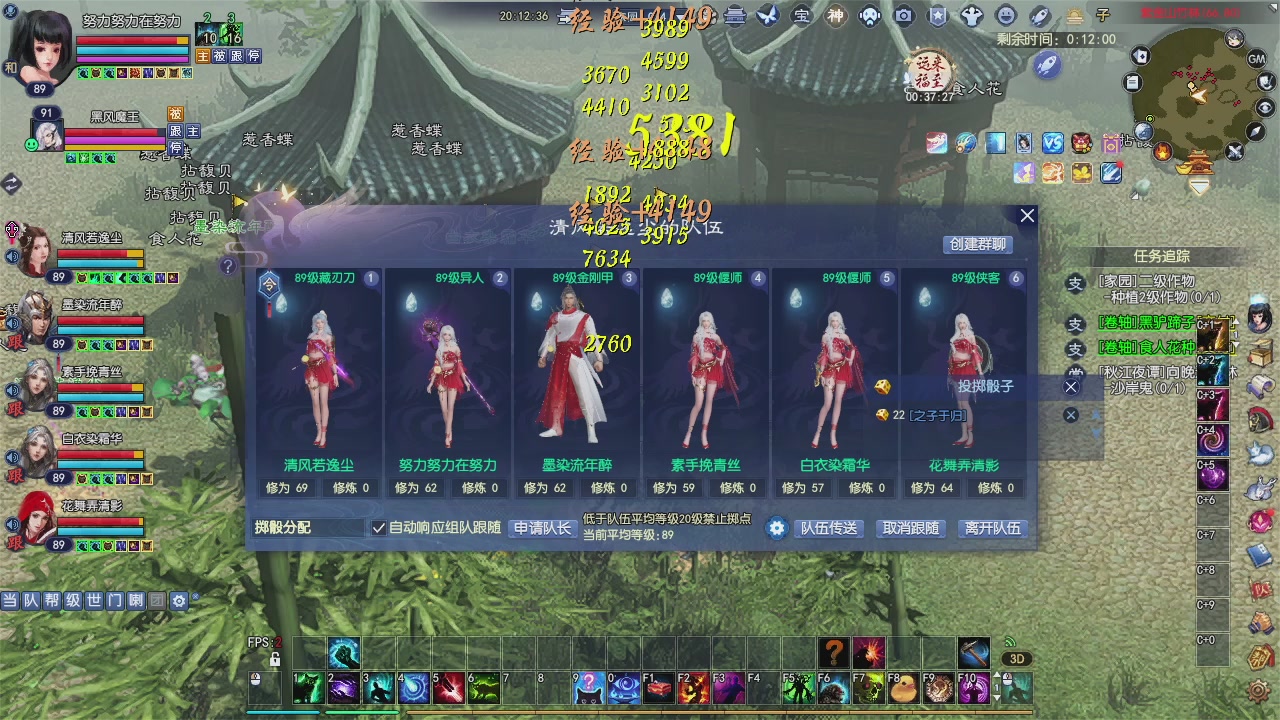This screenshot has height=720, width=1280.
Task: Click the crossed swords PVP icon beside minimap
Action: (1233, 153)
